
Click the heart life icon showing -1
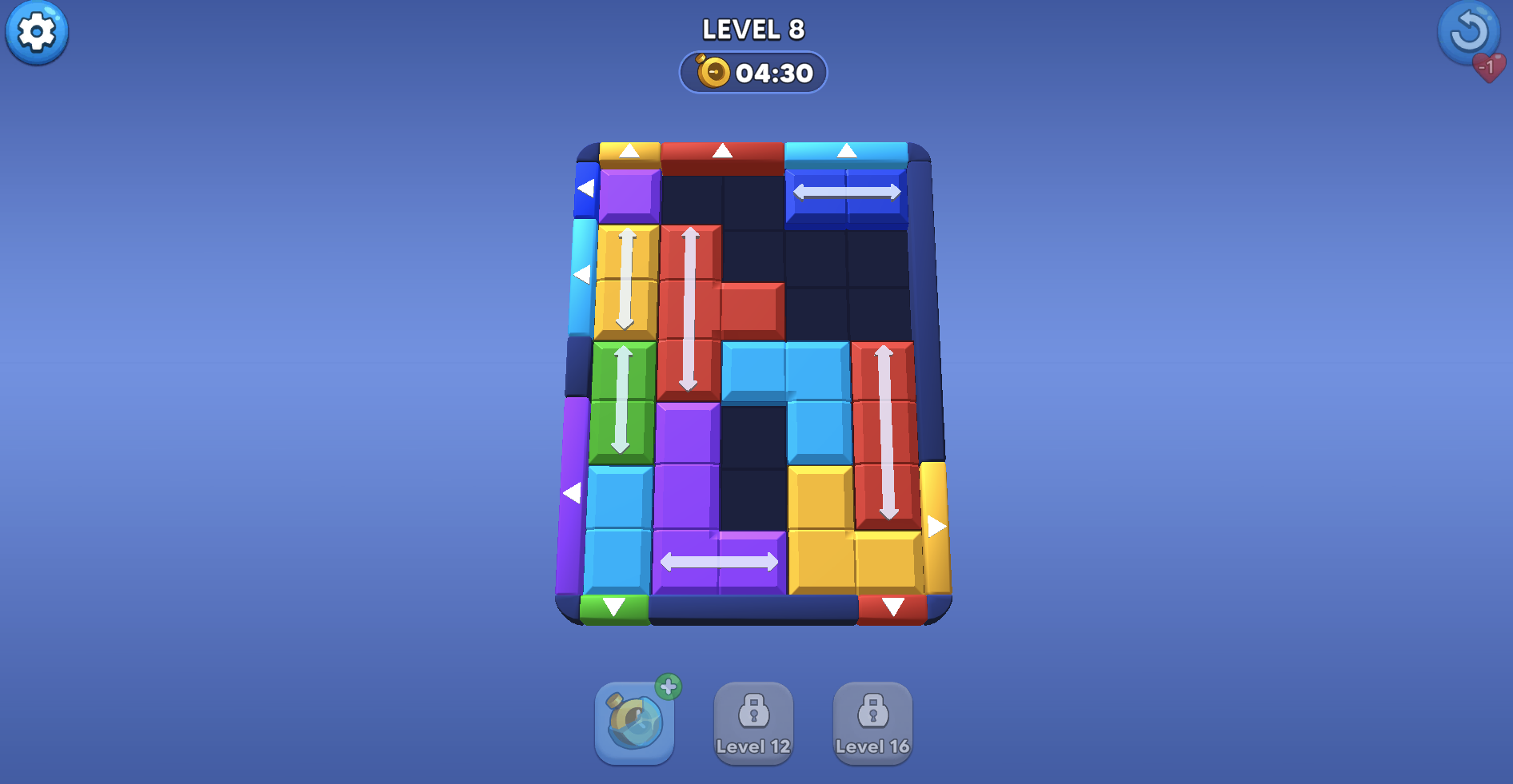click(1487, 68)
